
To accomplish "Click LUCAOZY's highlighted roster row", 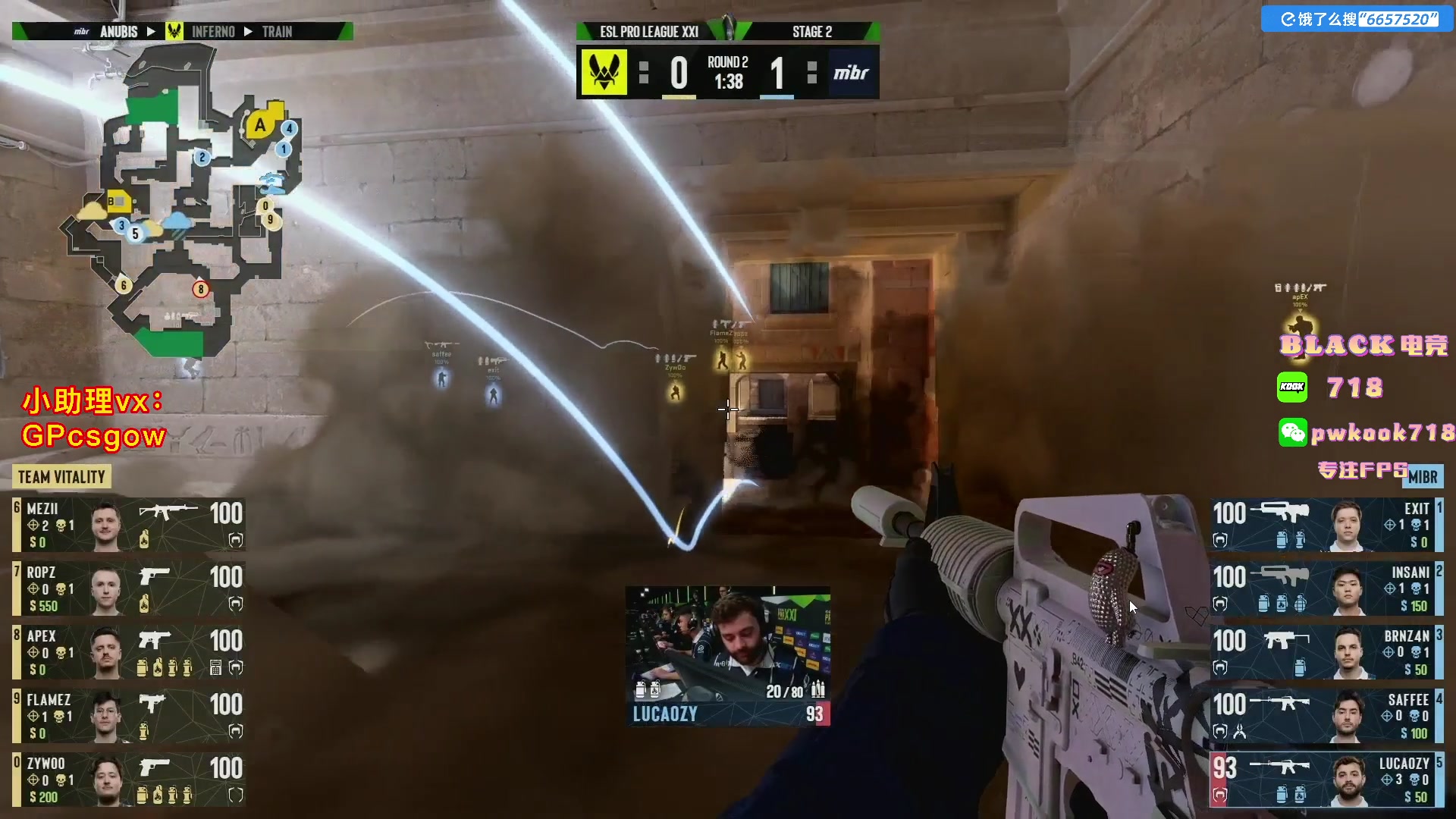I will click(x=1326, y=780).
